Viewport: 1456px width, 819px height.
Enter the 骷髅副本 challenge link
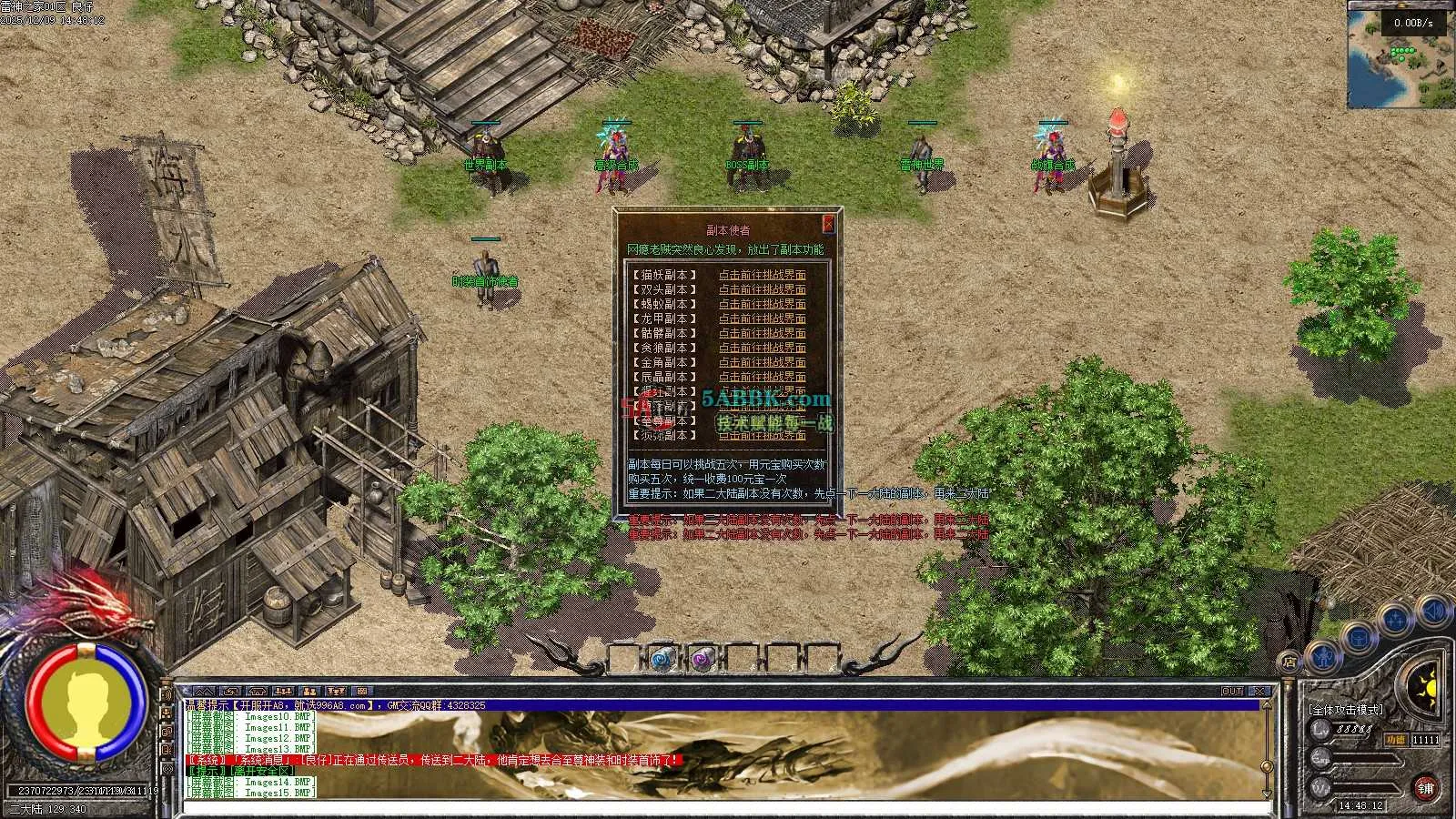pyautogui.click(x=762, y=333)
